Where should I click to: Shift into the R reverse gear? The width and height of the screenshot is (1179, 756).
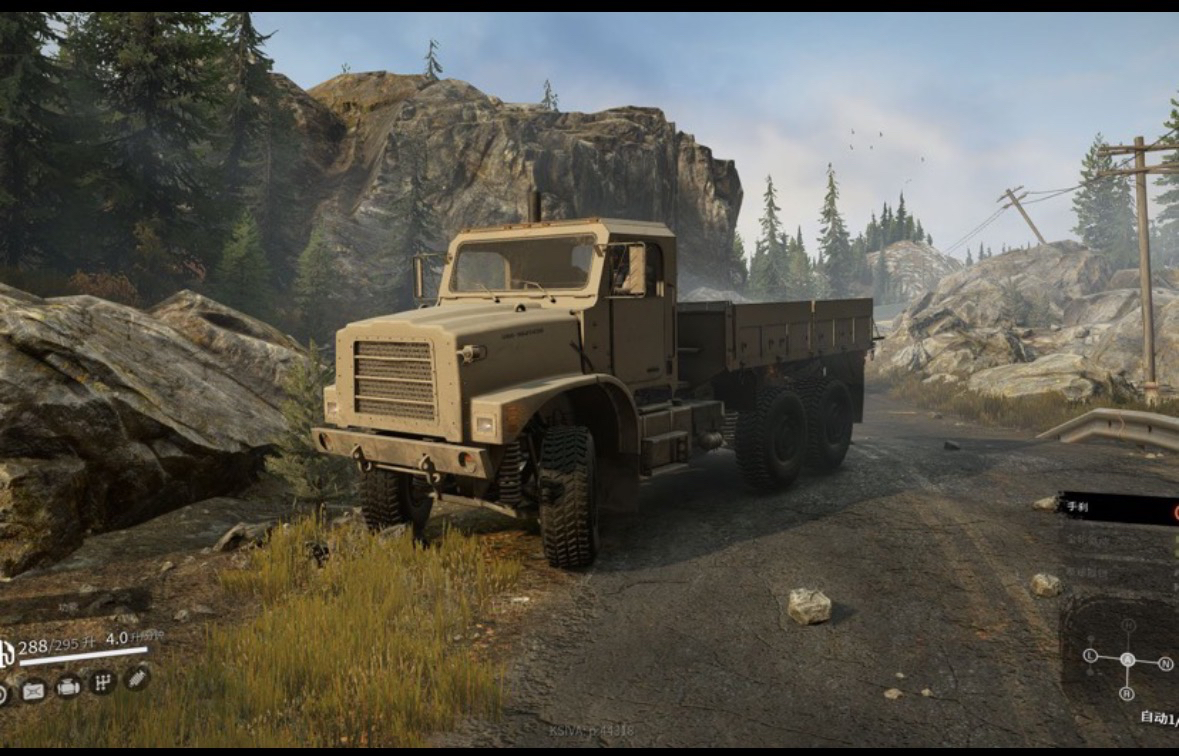[x=1127, y=694]
